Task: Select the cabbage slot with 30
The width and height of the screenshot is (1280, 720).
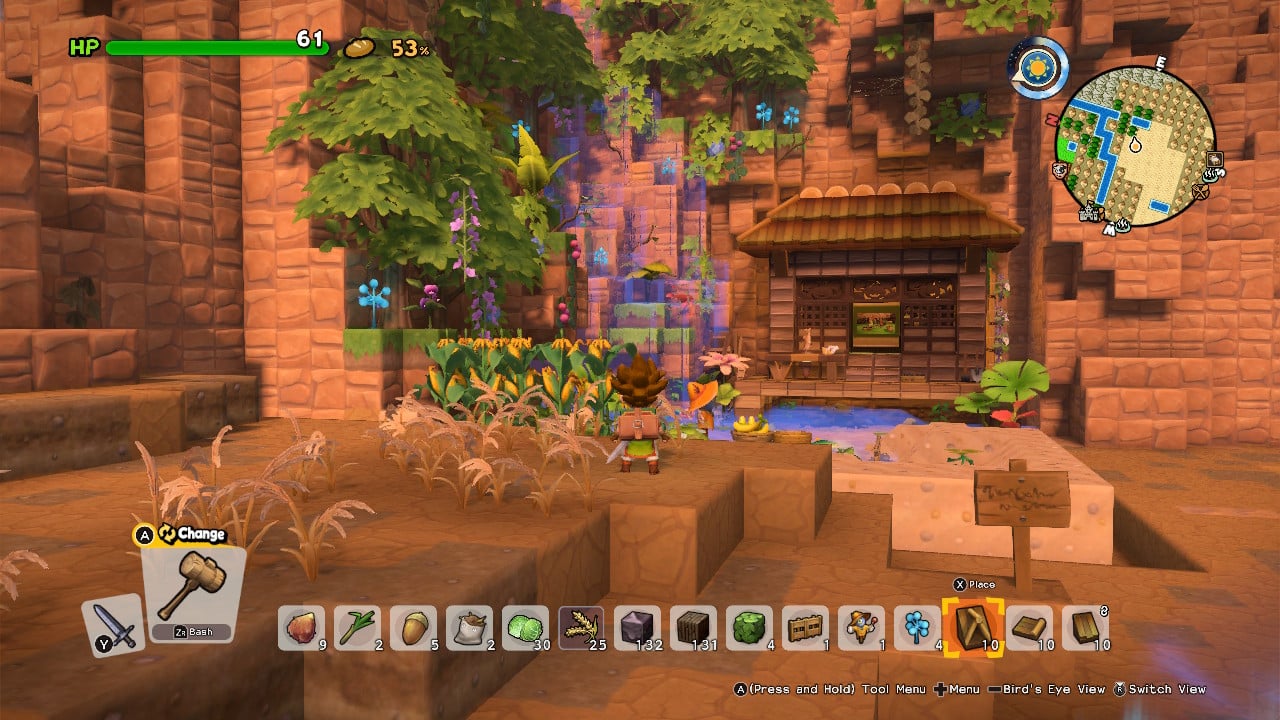Action: tap(525, 628)
